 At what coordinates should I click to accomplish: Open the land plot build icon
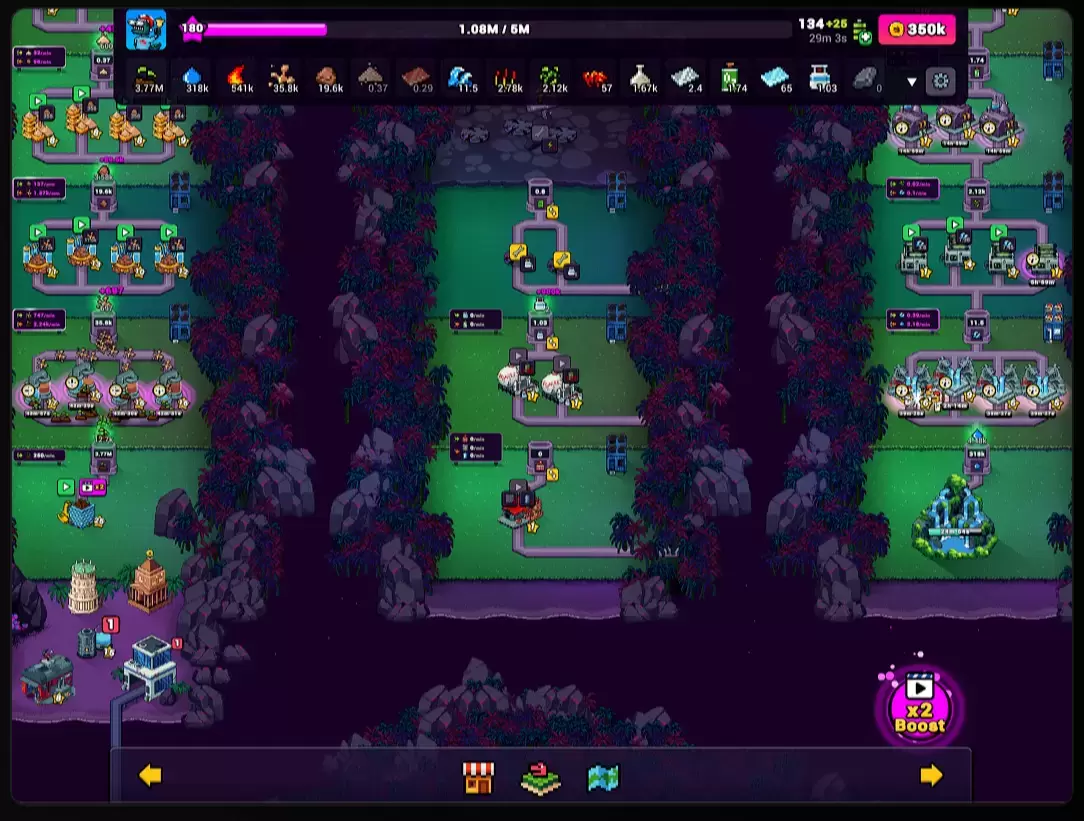[541, 777]
